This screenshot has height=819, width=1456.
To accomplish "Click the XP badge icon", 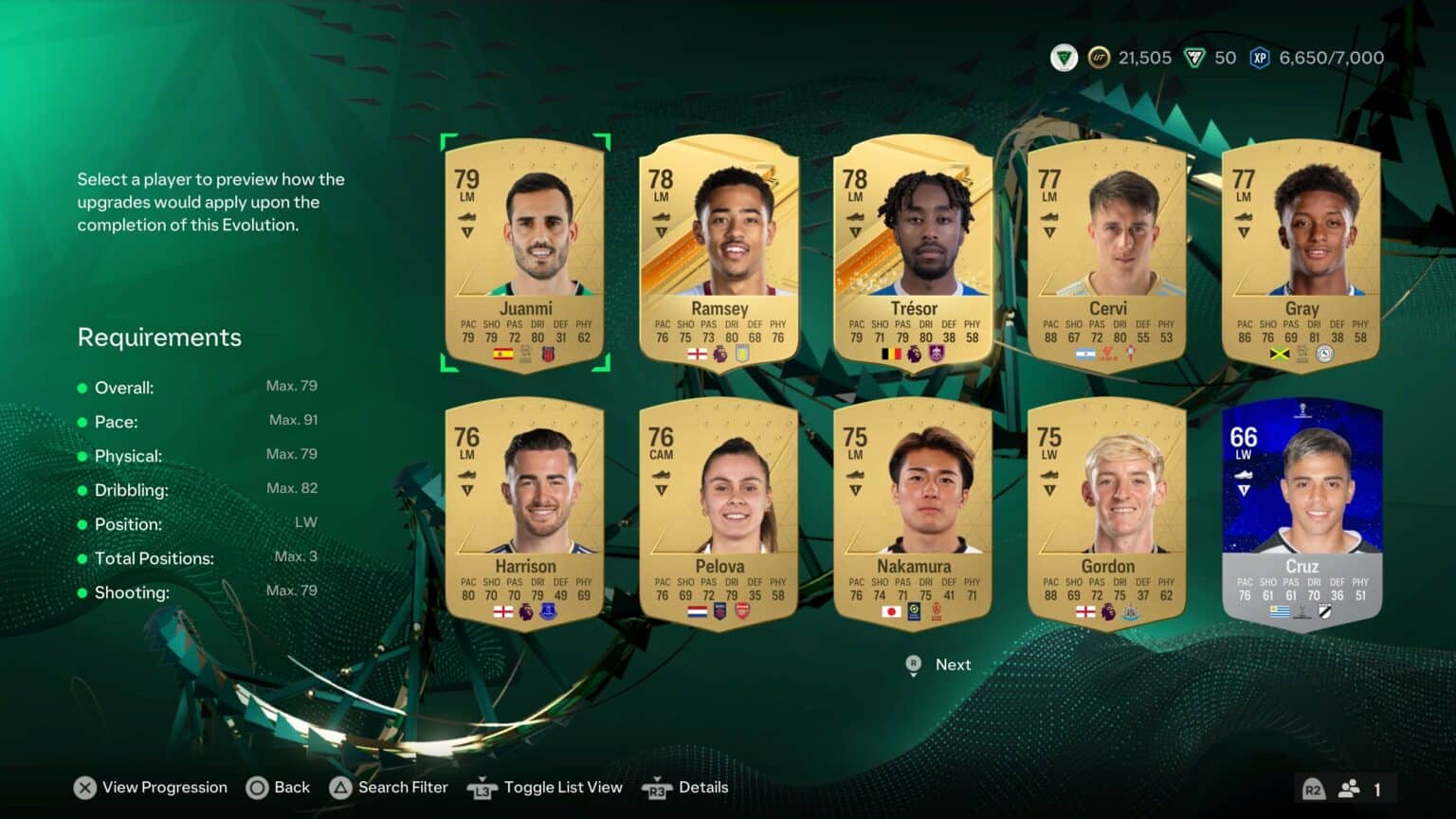I will (1261, 57).
